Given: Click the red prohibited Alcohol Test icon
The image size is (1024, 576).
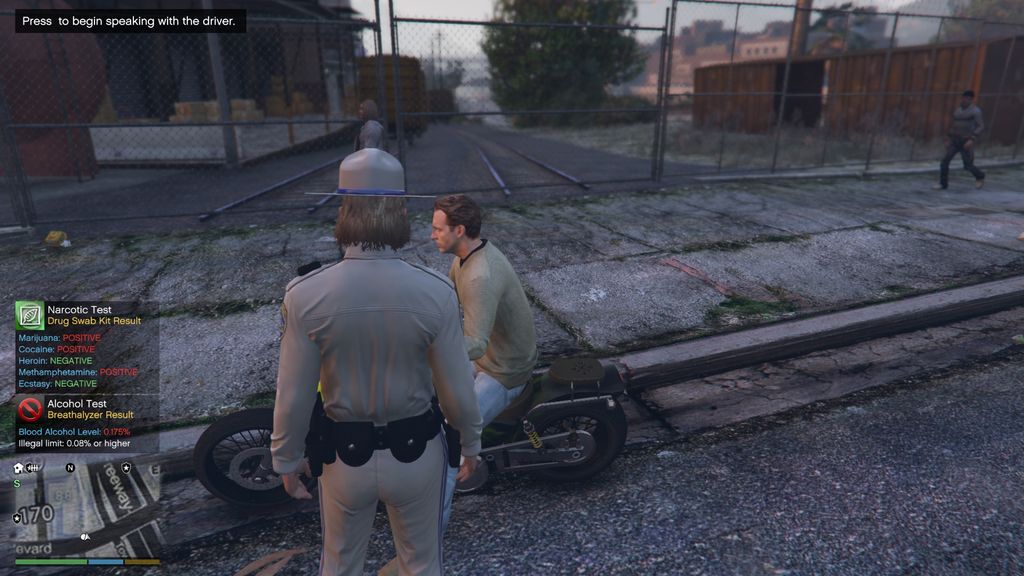Looking at the screenshot, I should 30,408.
